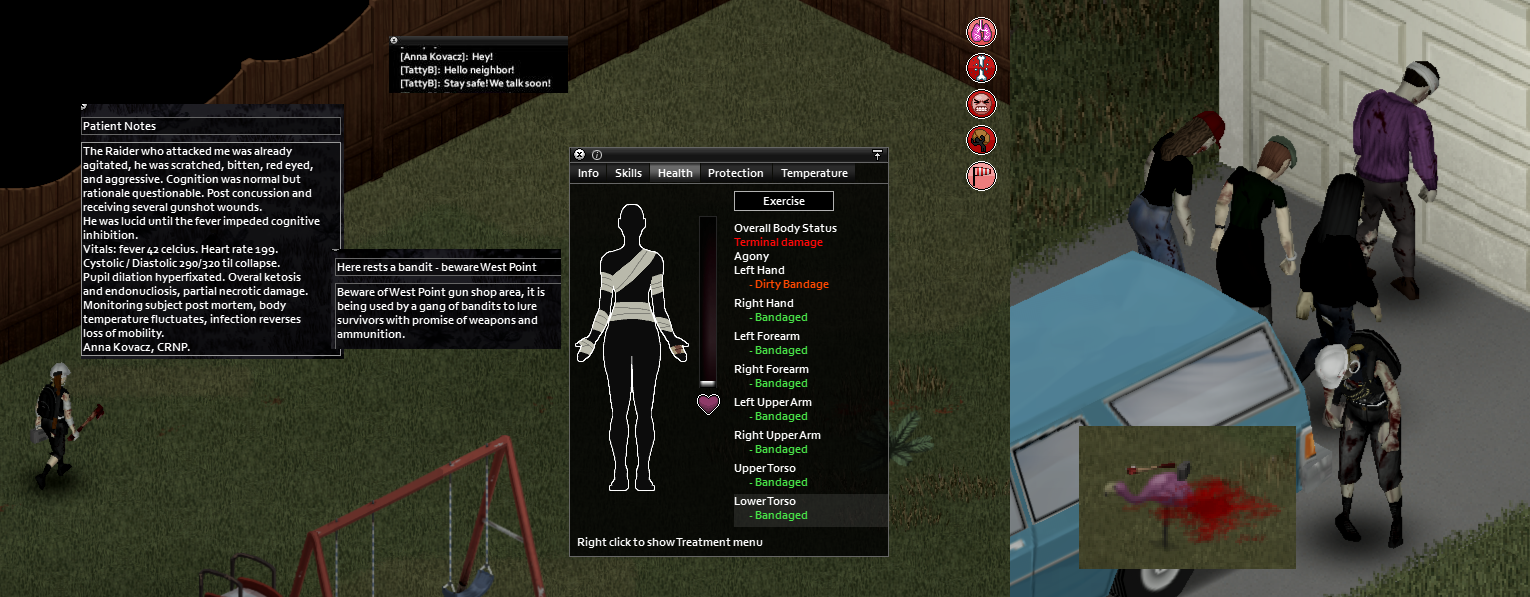Click the pink lungs moodle icon
Viewport: 1530px width, 597px height.
pos(981,32)
